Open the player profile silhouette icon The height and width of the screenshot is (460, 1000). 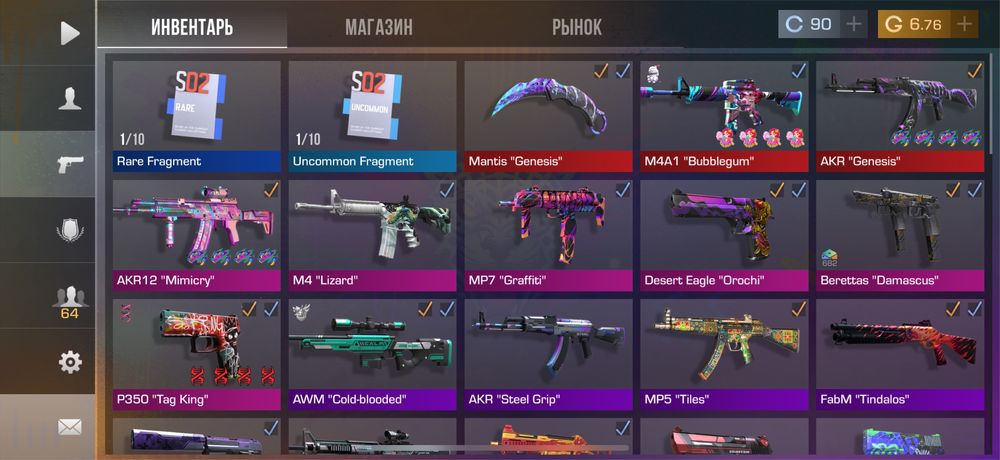pyautogui.click(x=69, y=98)
